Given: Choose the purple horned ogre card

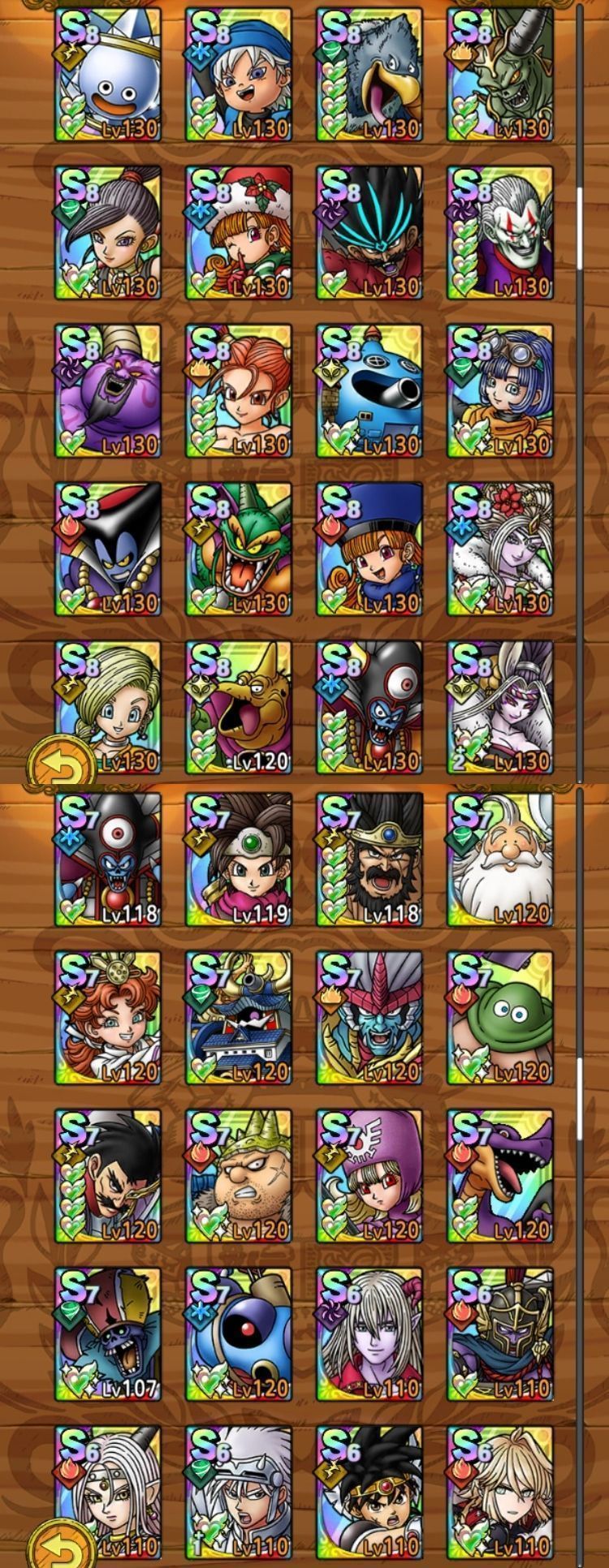Looking at the screenshot, I should tap(108, 391).
